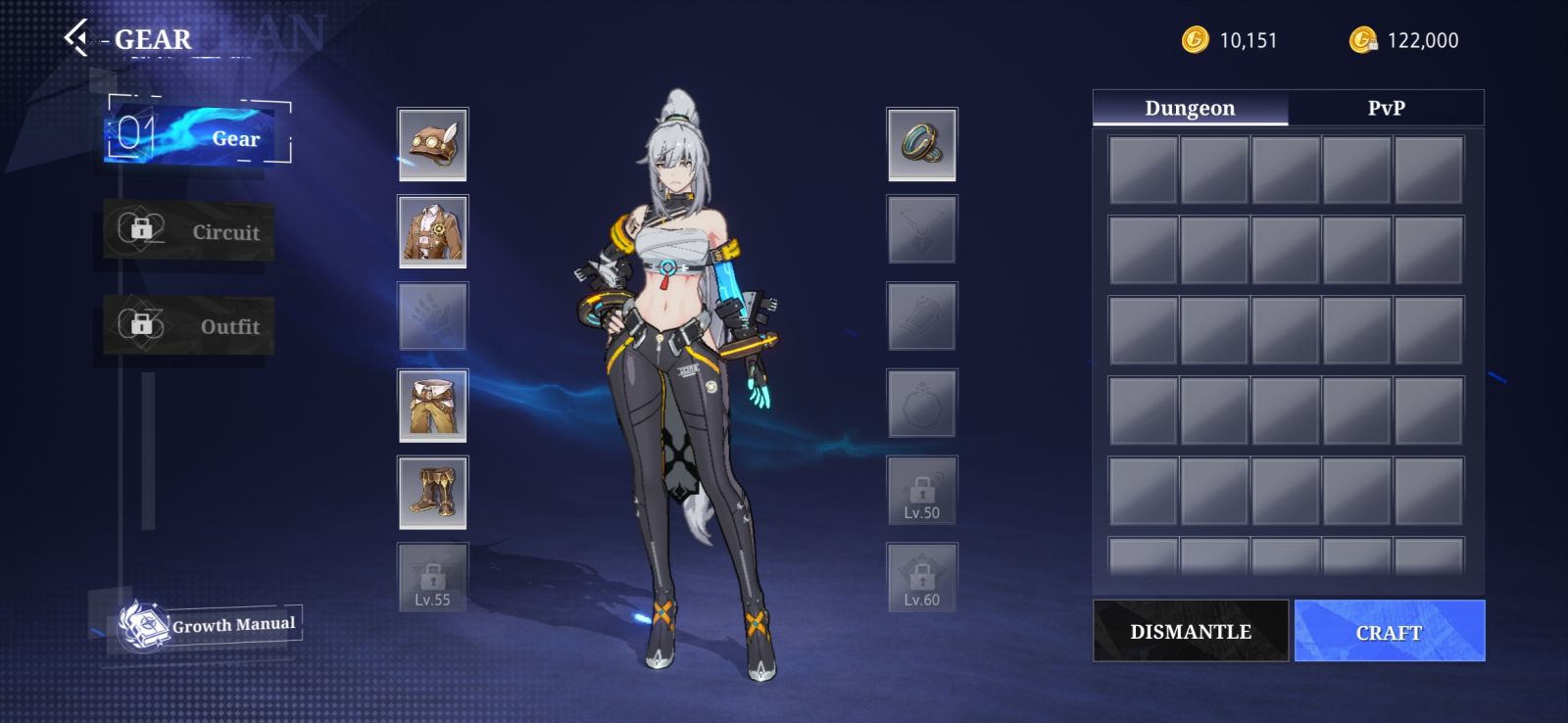Click the locked Lv.50 gear slot
This screenshot has width=1568, height=723.
[921, 491]
